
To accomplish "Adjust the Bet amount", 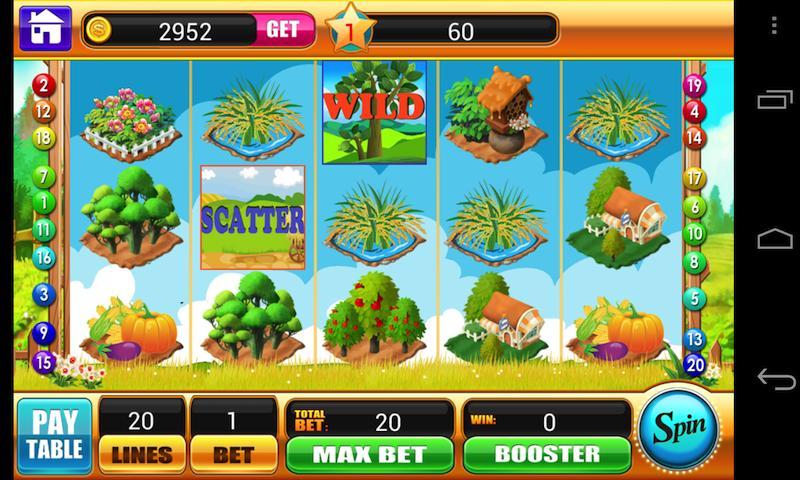I will (x=233, y=453).
